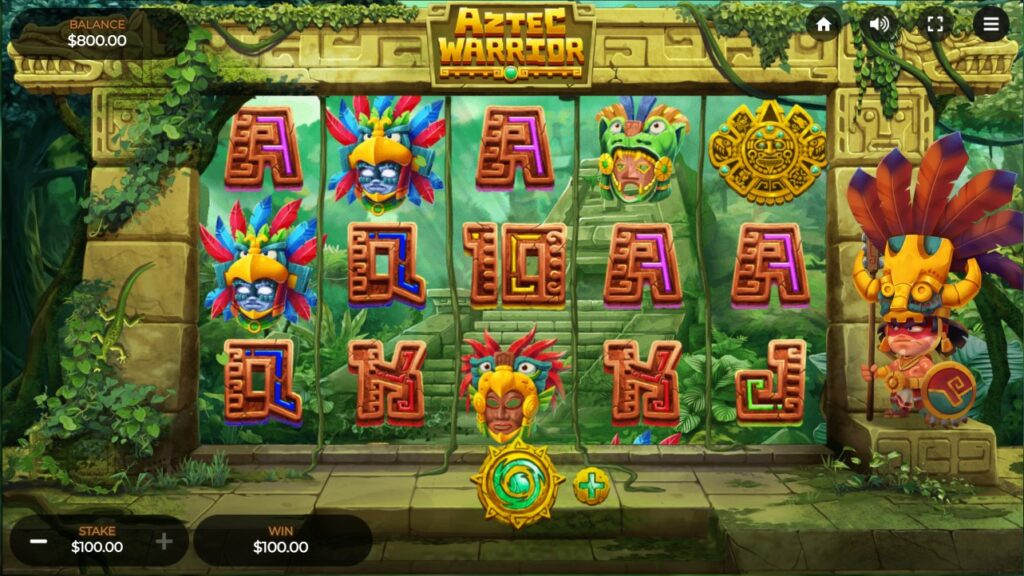Toggle the sound speaker icon
1024x576 pixels.
(880, 25)
